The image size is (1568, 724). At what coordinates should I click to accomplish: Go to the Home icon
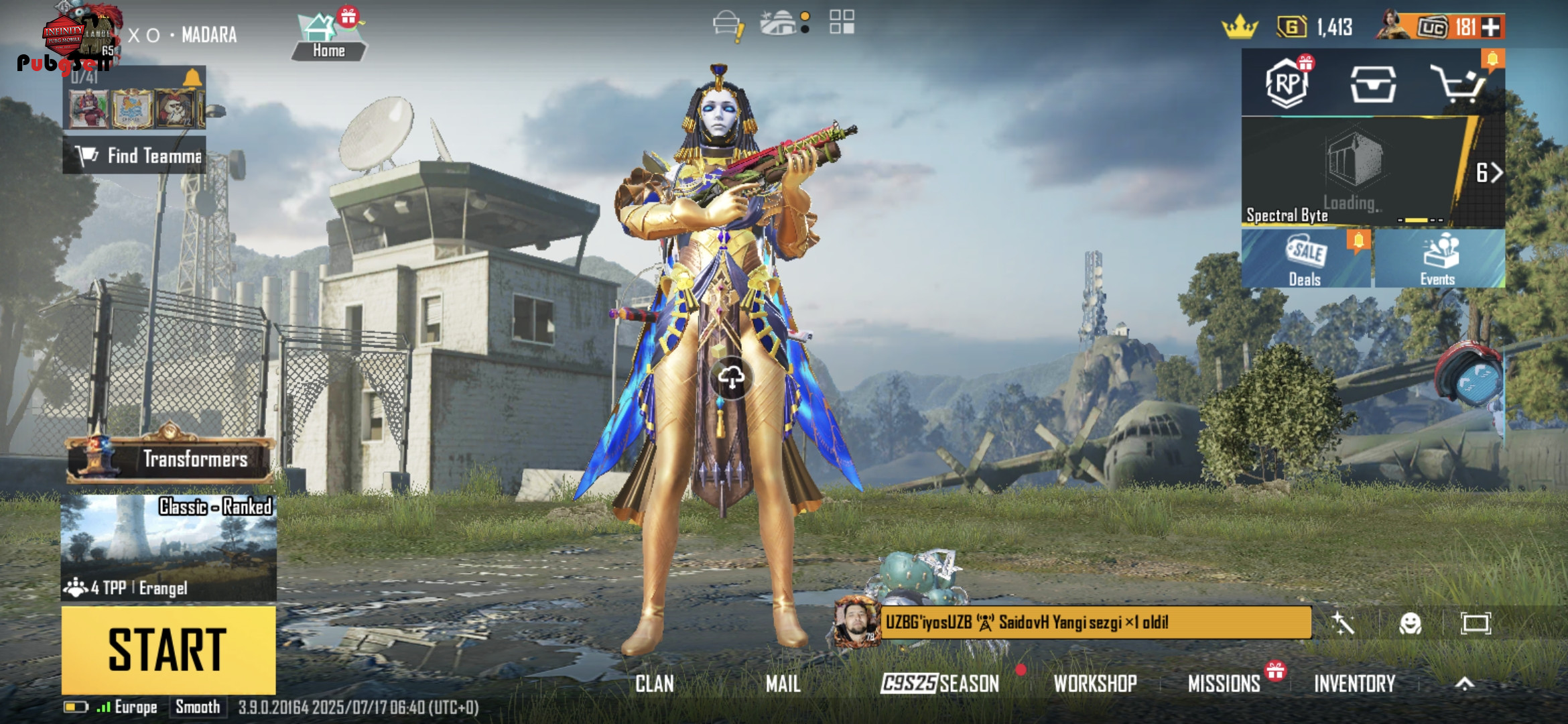328,38
